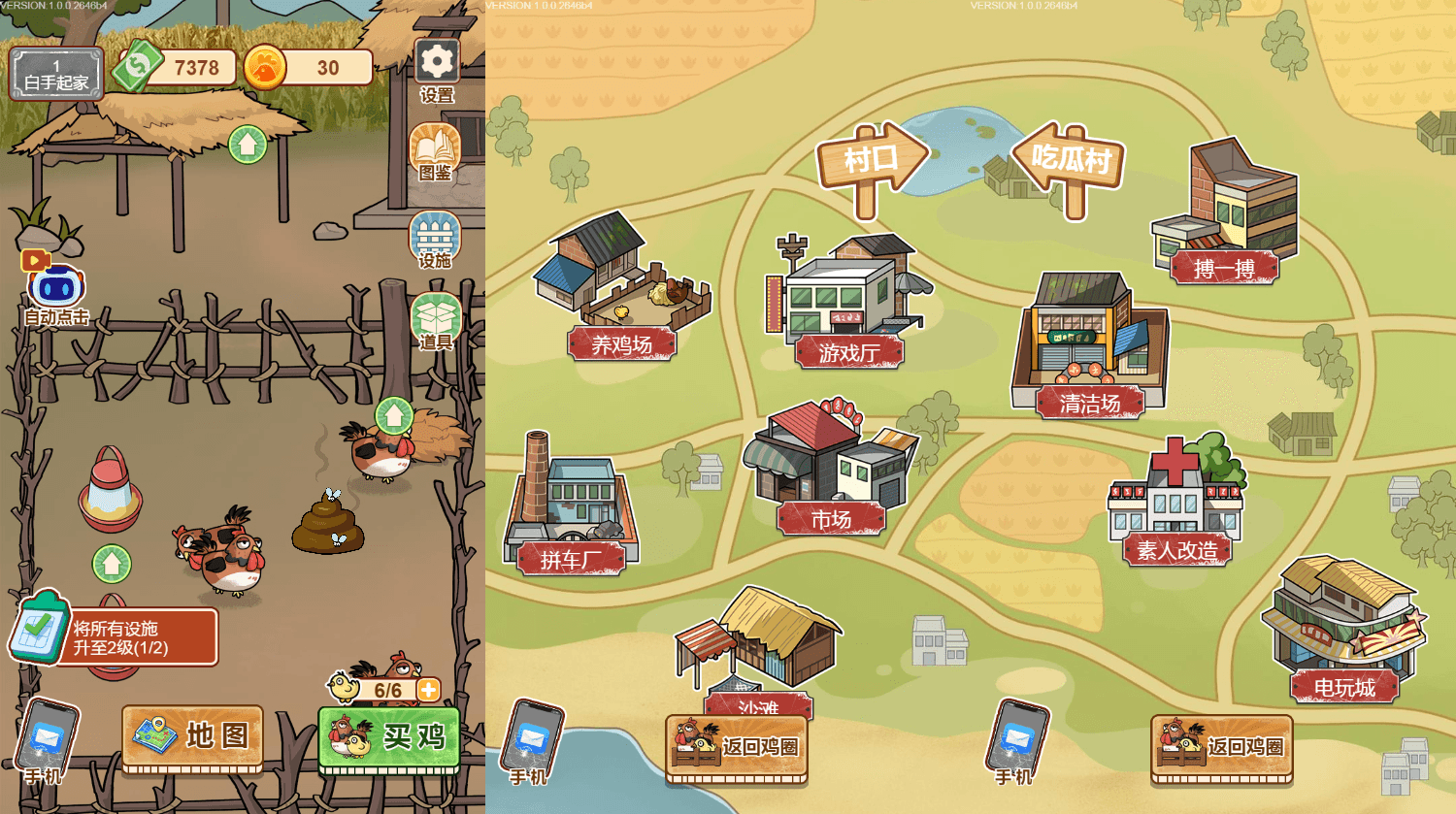Open the 设施 facilities panel
Screen dimensions: 1456x814
pyautogui.click(x=435, y=237)
